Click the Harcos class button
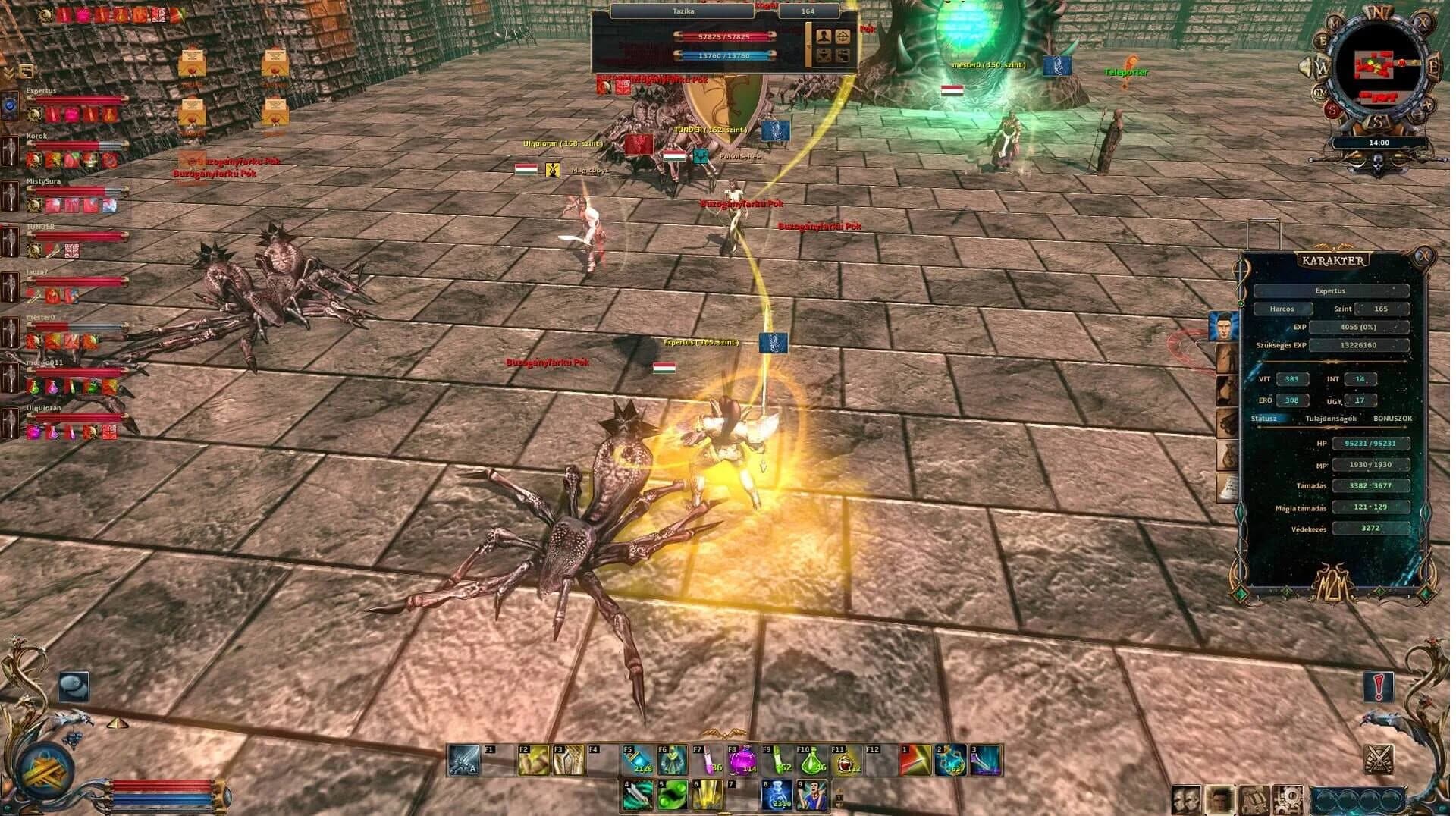The image size is (1456, 816). point(1283,309)
